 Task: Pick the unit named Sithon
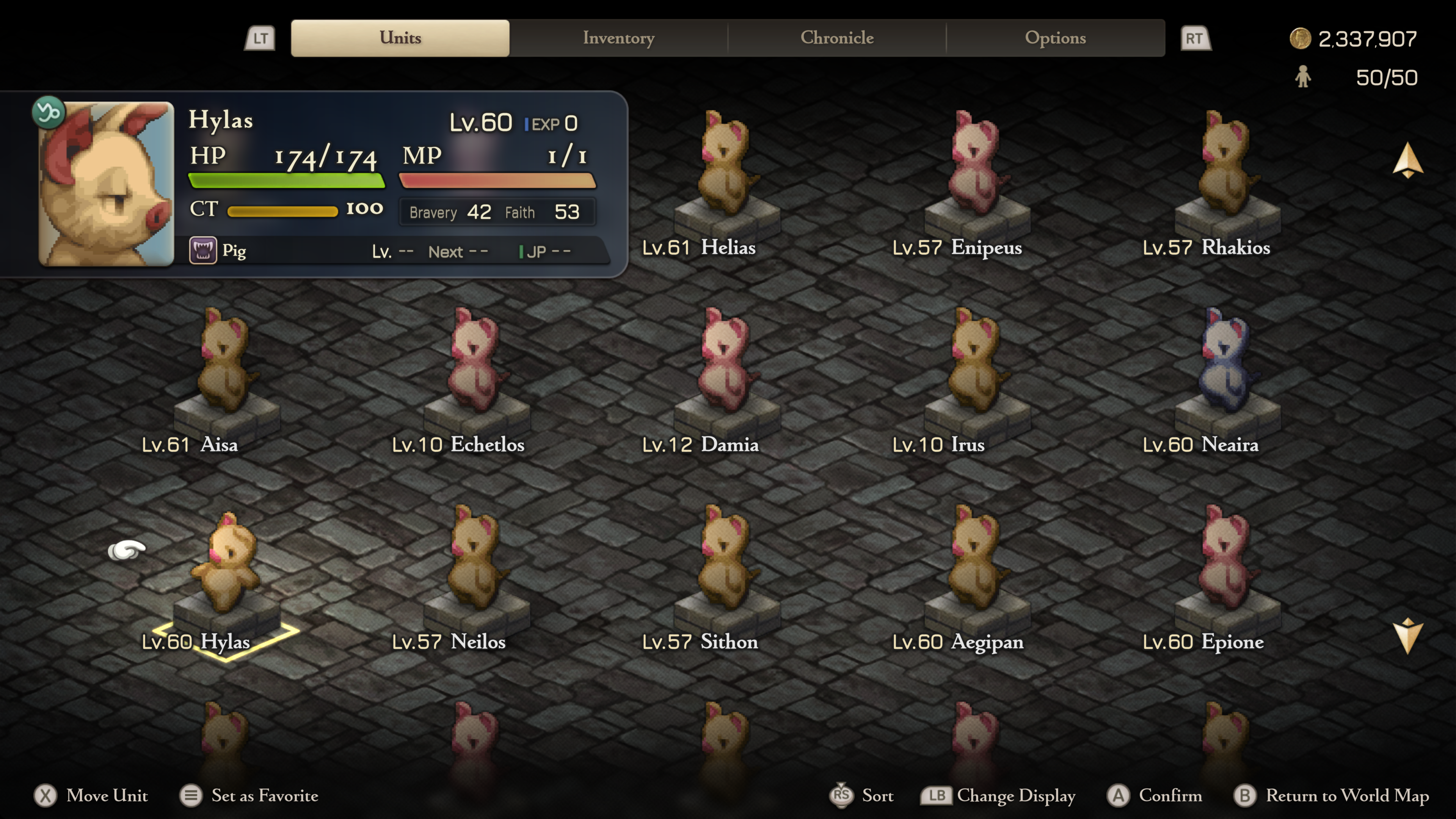tap(726, 565)
